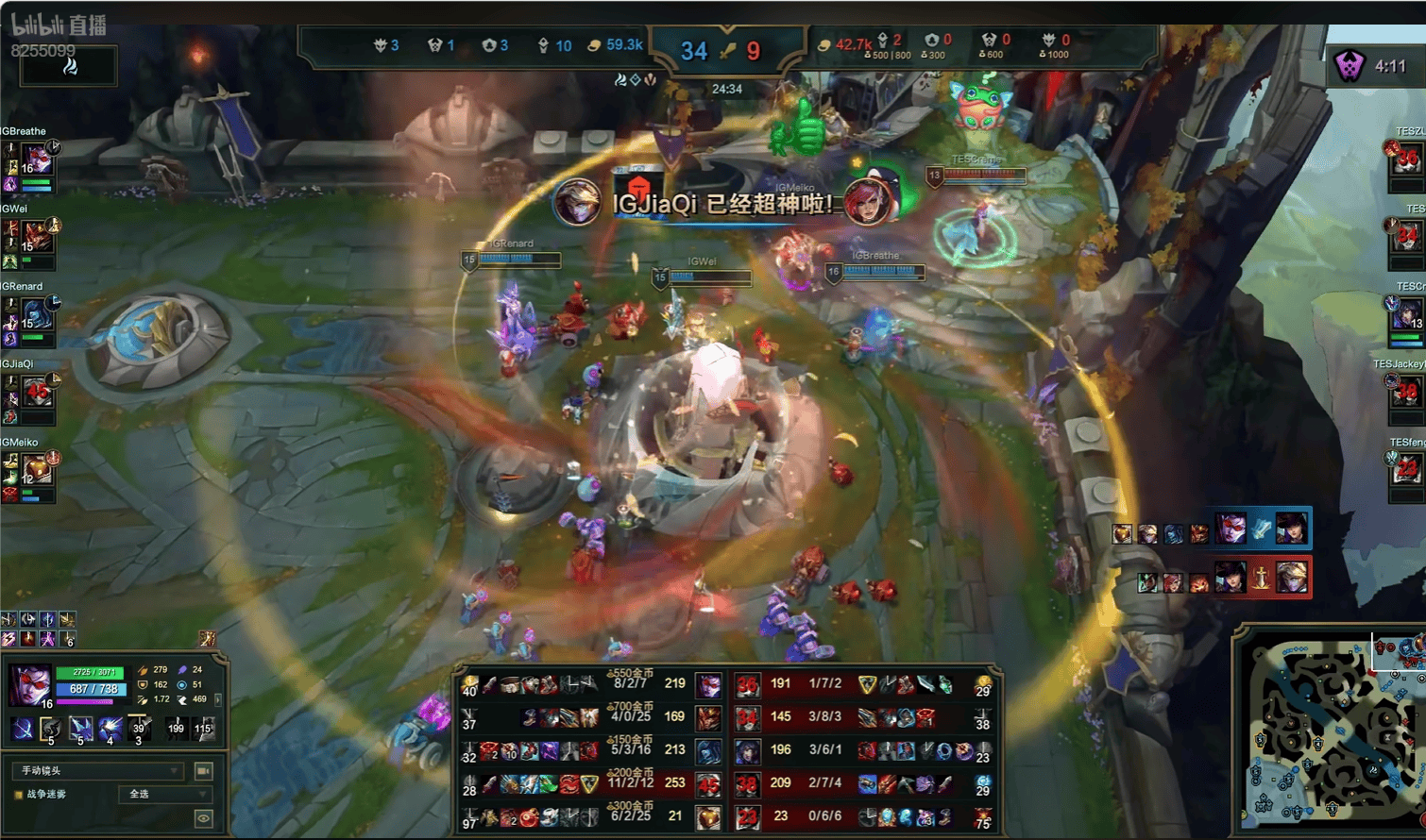Click the bilibili 直播 logo
This screenshot has width=1426, height=840.
[x=59, y=25]
